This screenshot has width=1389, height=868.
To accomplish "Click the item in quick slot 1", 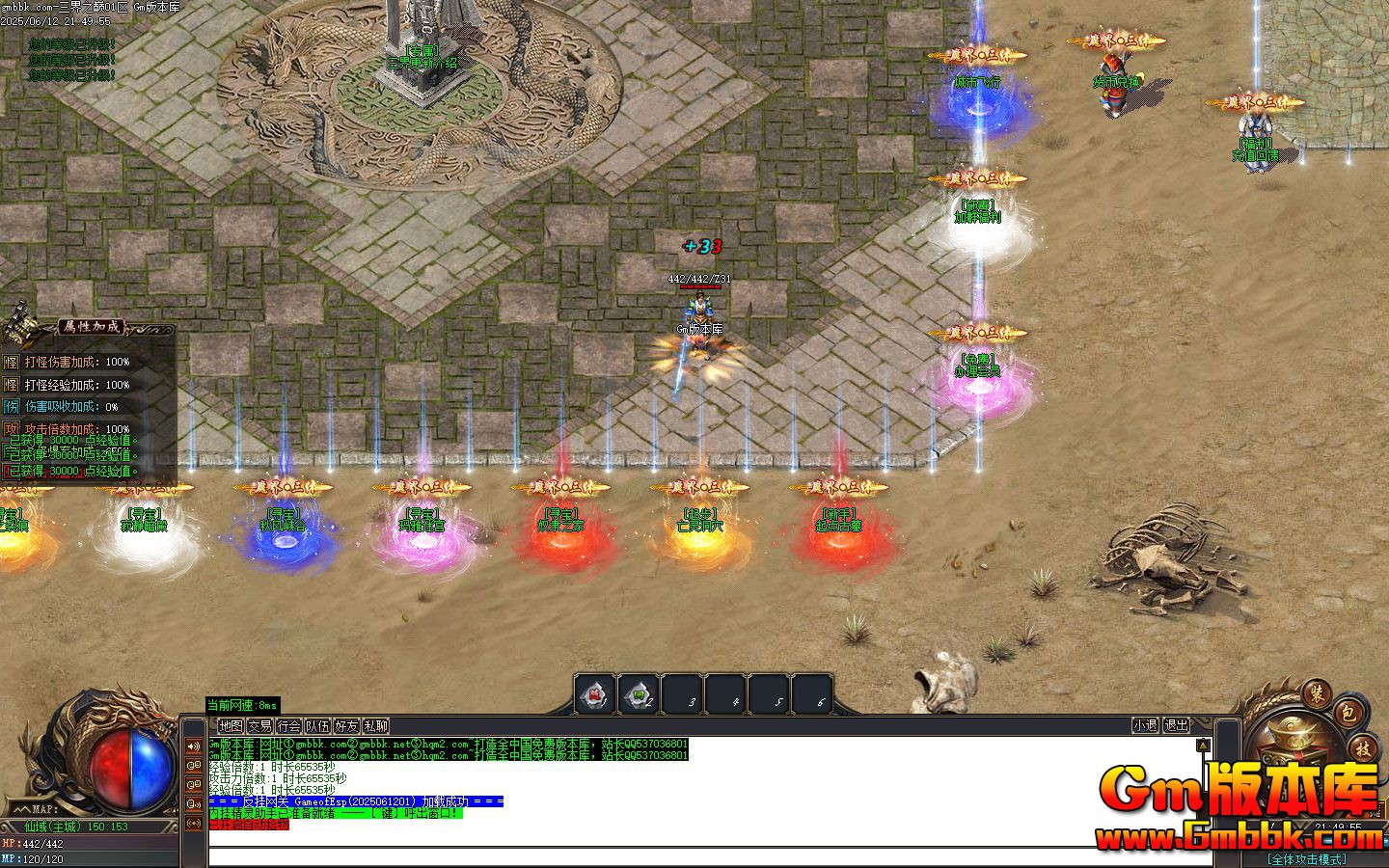I will pyautogui.click(x=591, y=694).
